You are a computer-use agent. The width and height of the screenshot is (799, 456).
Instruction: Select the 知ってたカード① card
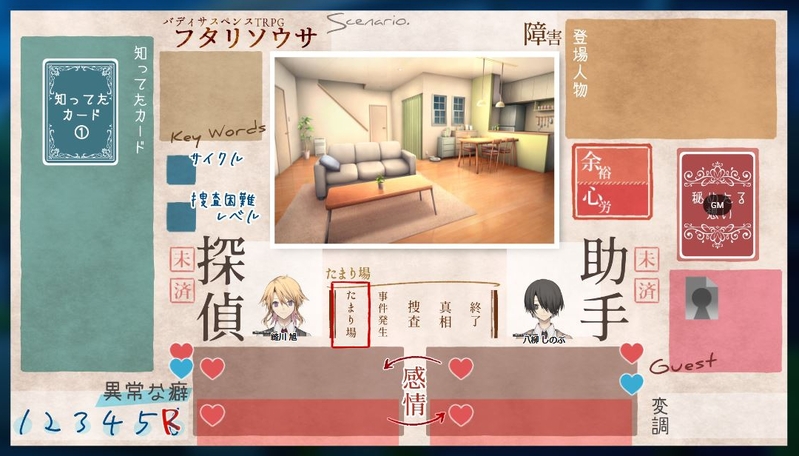[81, 111]
